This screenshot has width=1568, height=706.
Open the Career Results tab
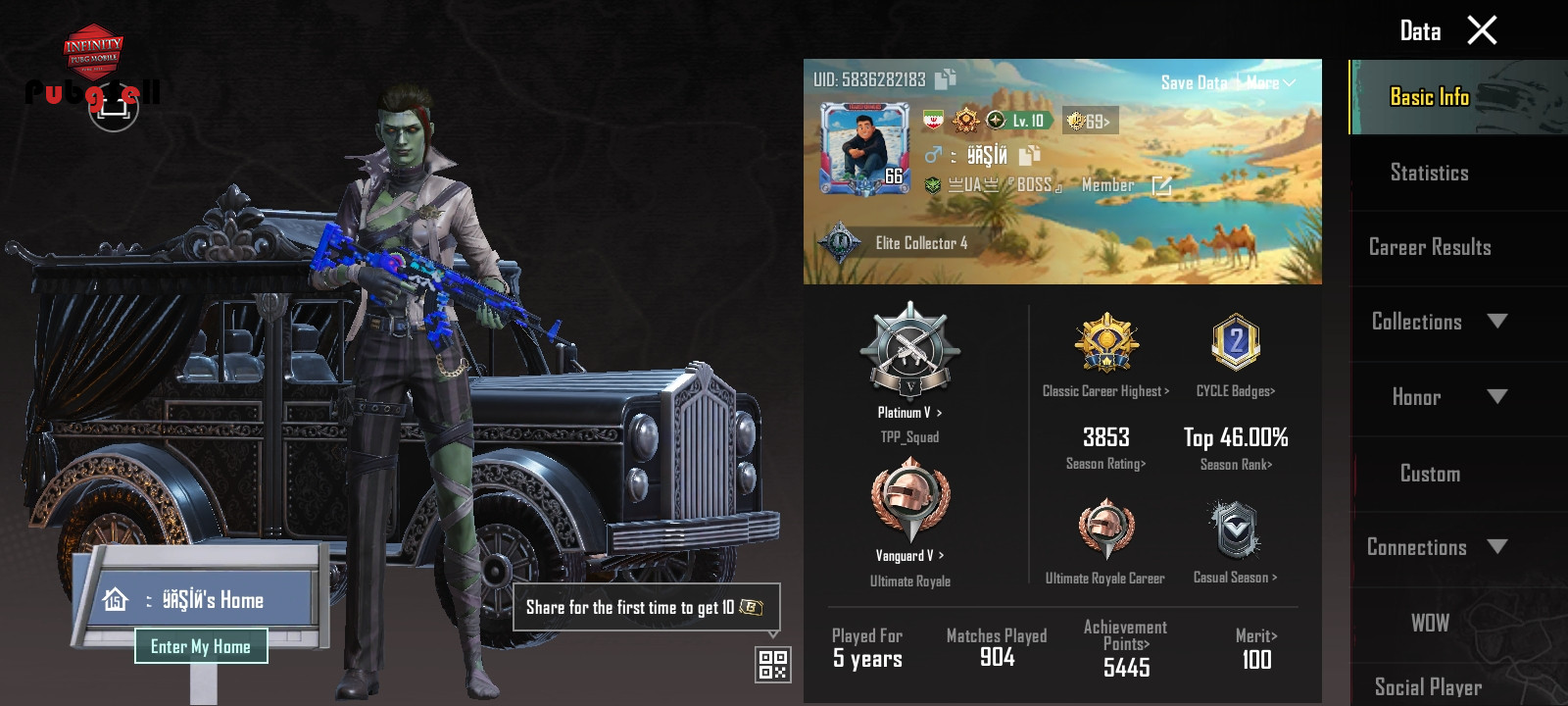1429,248
